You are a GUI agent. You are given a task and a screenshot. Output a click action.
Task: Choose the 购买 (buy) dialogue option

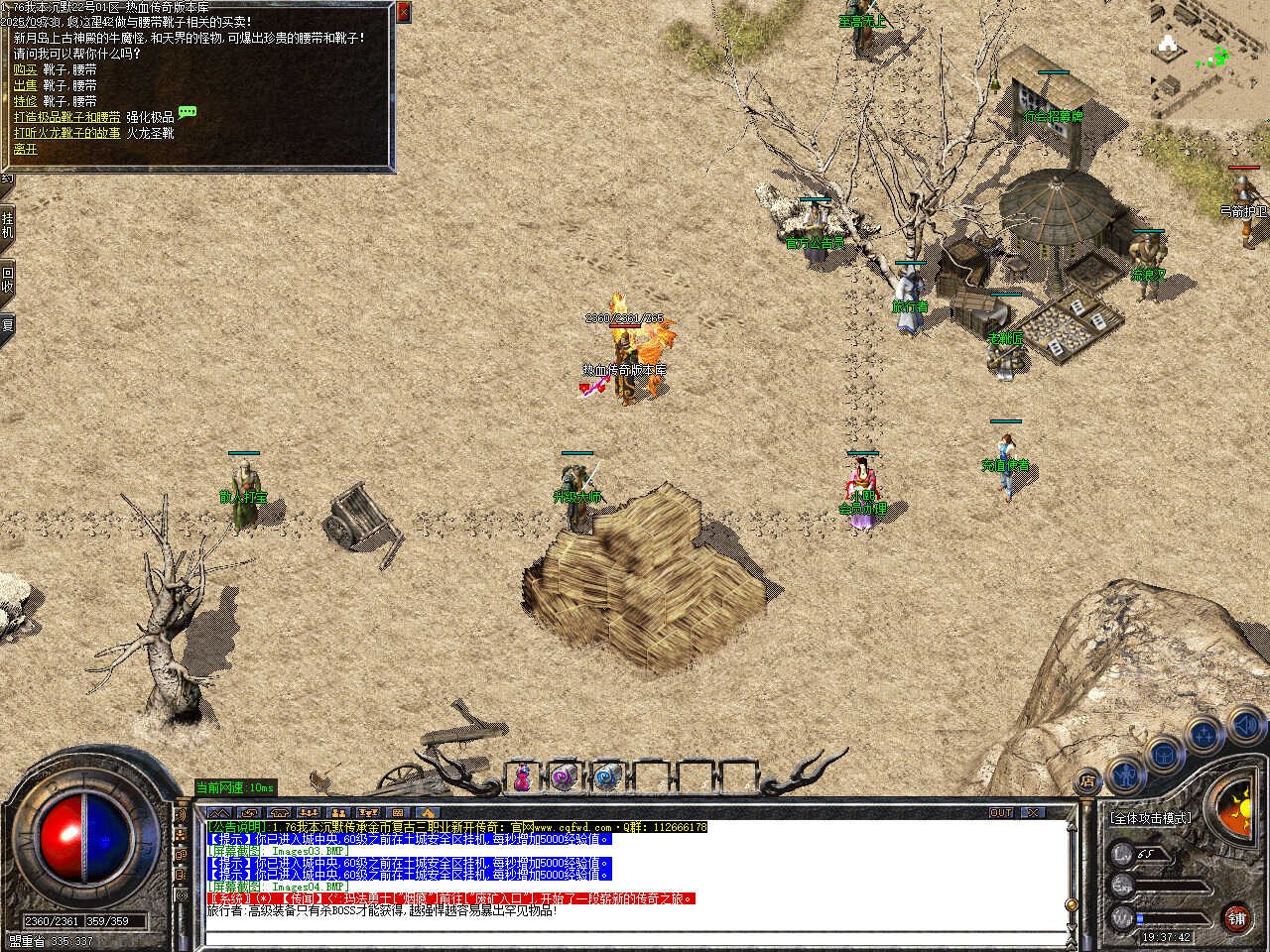[25, 69]
